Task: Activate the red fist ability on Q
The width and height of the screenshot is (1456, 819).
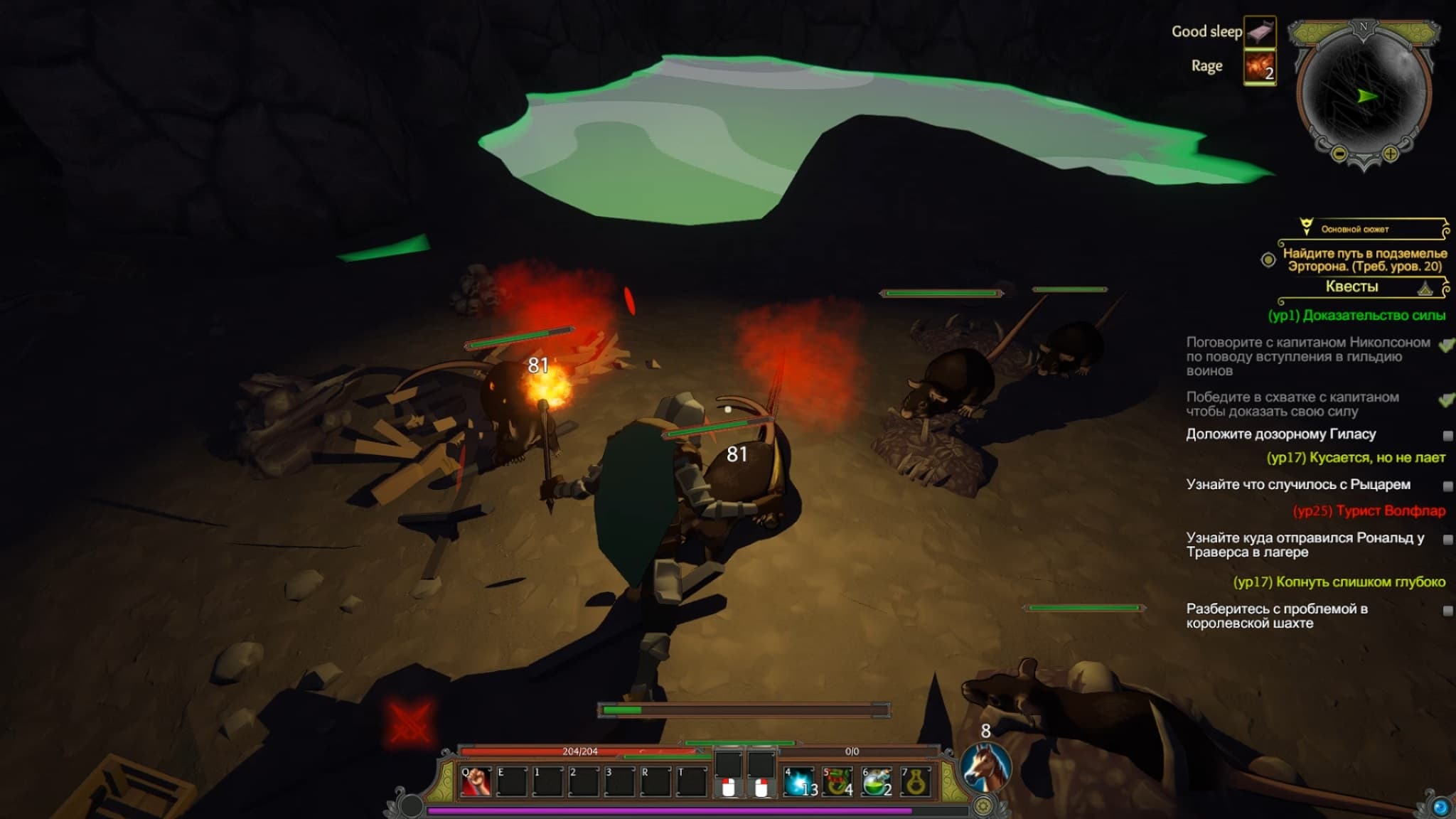Action: point(476,782)
